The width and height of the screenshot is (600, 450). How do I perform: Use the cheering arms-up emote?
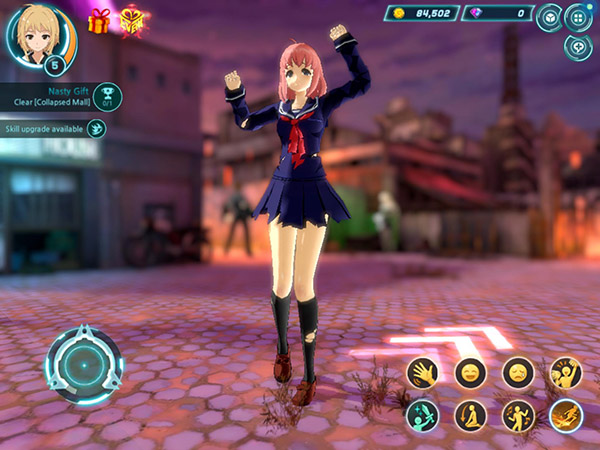coord(566,373)
